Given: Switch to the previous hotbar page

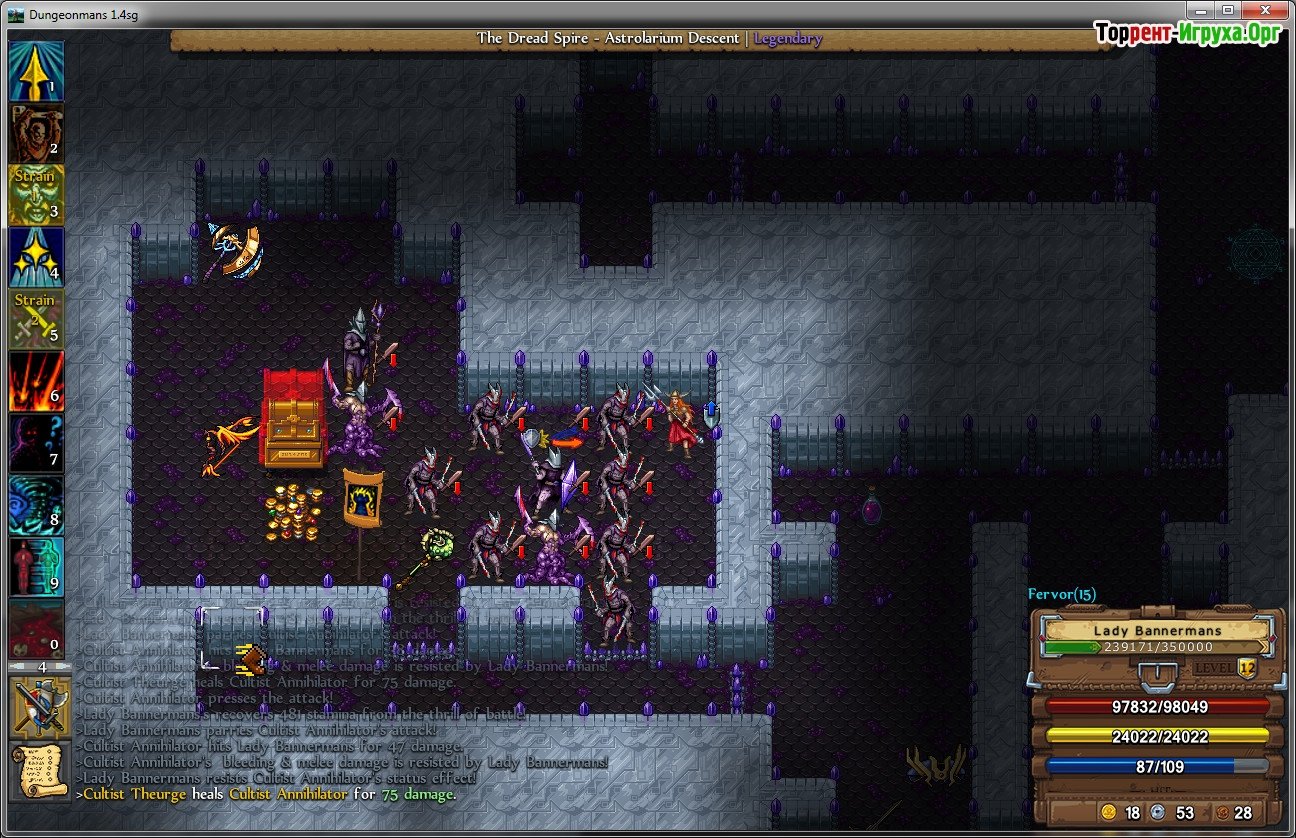Looking at the screenshot, I should point(18,666).
